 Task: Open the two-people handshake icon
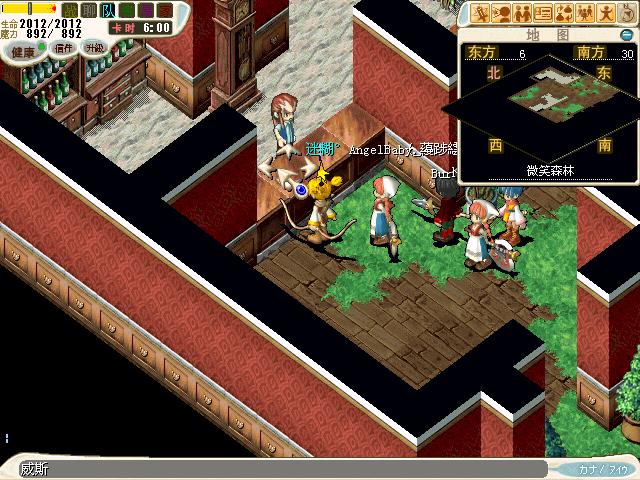point(523,13)
